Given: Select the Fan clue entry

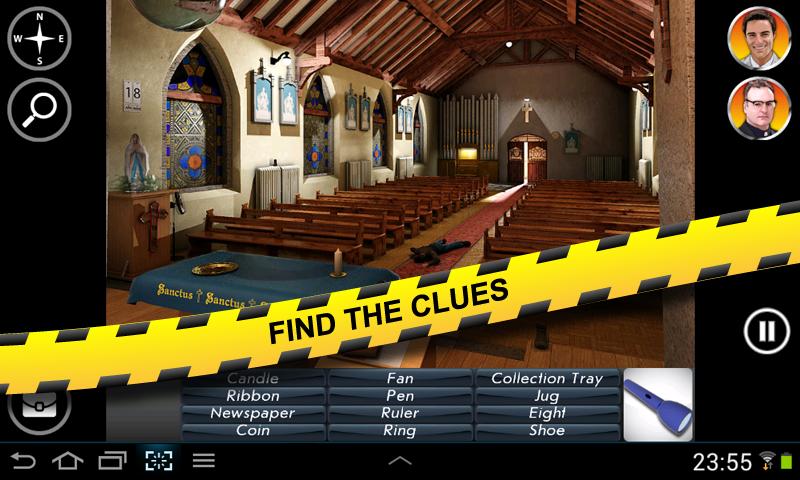Looking at the screenshot, I should [x=400, y=379].
